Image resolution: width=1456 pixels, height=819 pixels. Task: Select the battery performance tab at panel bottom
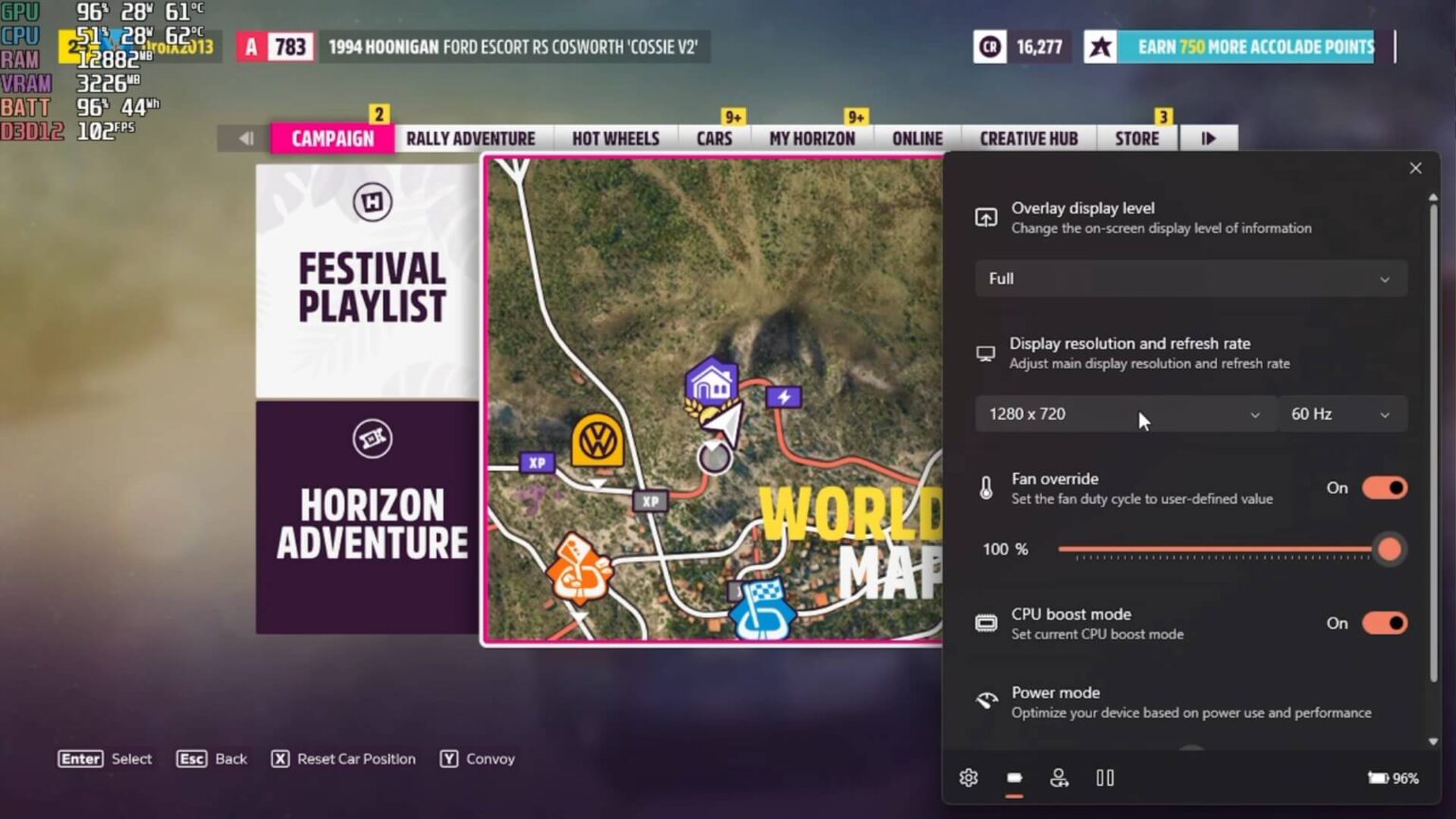1013,777
